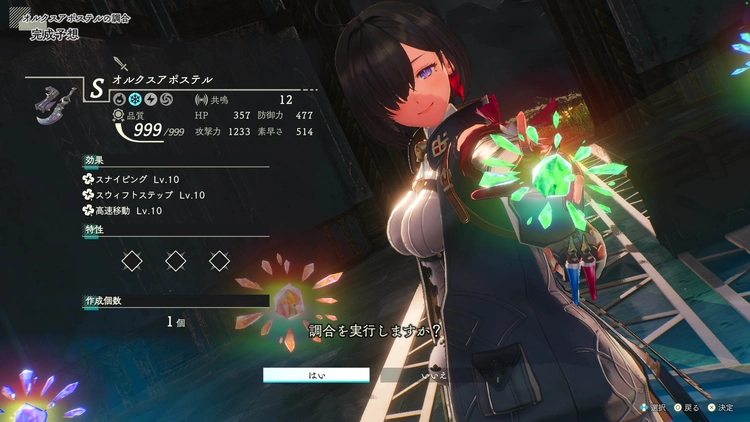Click the wind swirl element icon

(165, 100)
